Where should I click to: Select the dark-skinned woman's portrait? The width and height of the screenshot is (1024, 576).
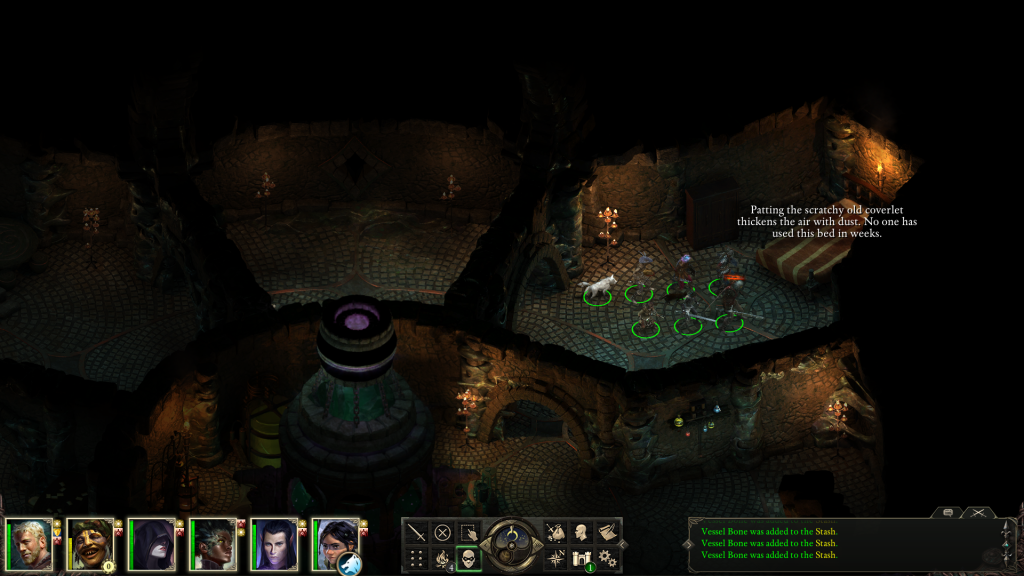(x=212, y=543)
